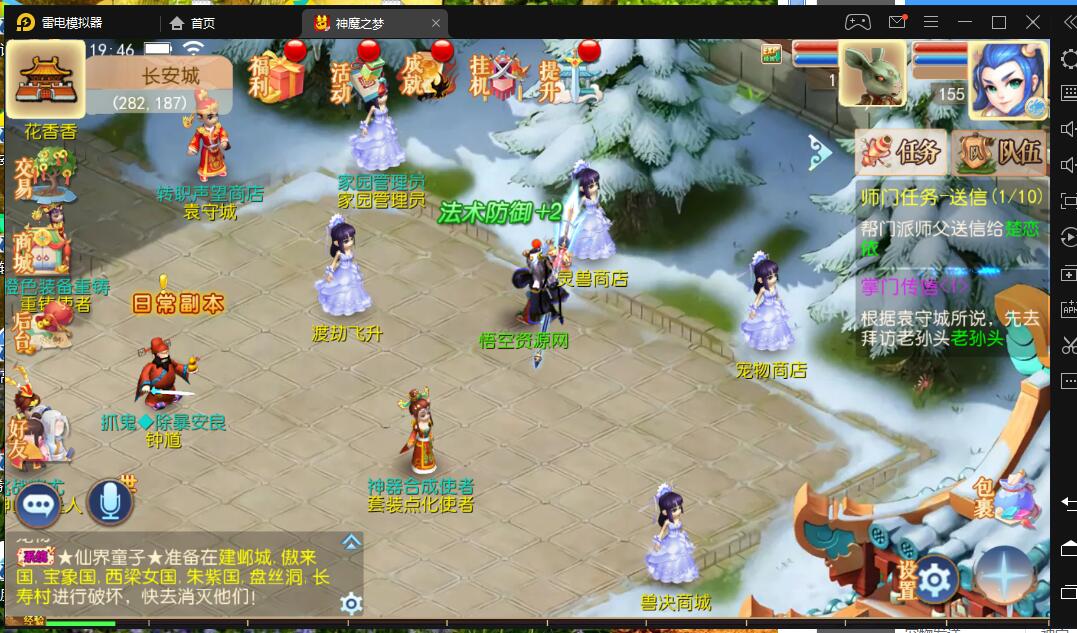The image size is (1077, 633).
Task: Activate the microphone voice button
Action: coord(110,503)
